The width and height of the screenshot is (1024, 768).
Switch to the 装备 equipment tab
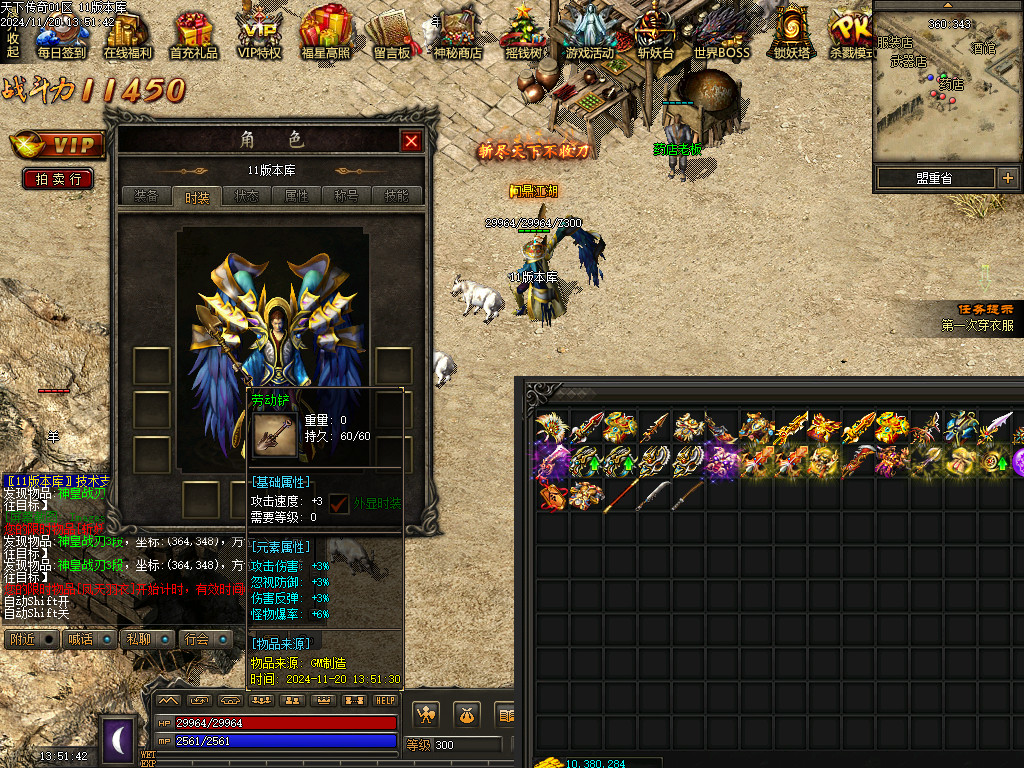146,196
